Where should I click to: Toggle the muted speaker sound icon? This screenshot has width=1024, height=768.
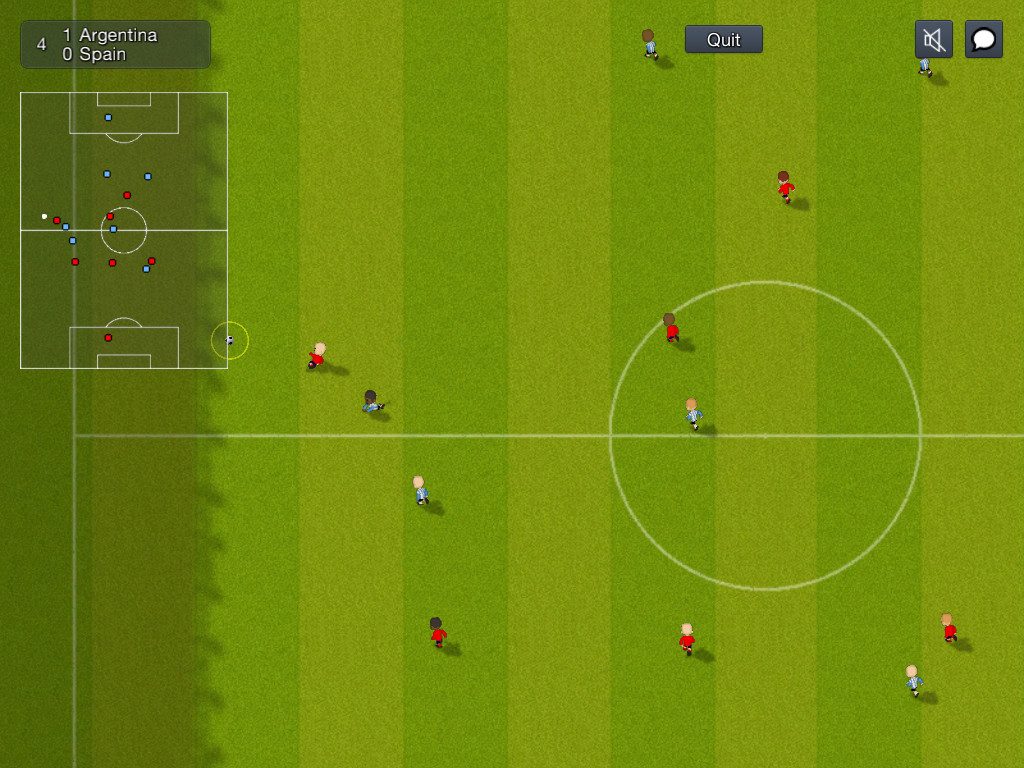point(933,39)
